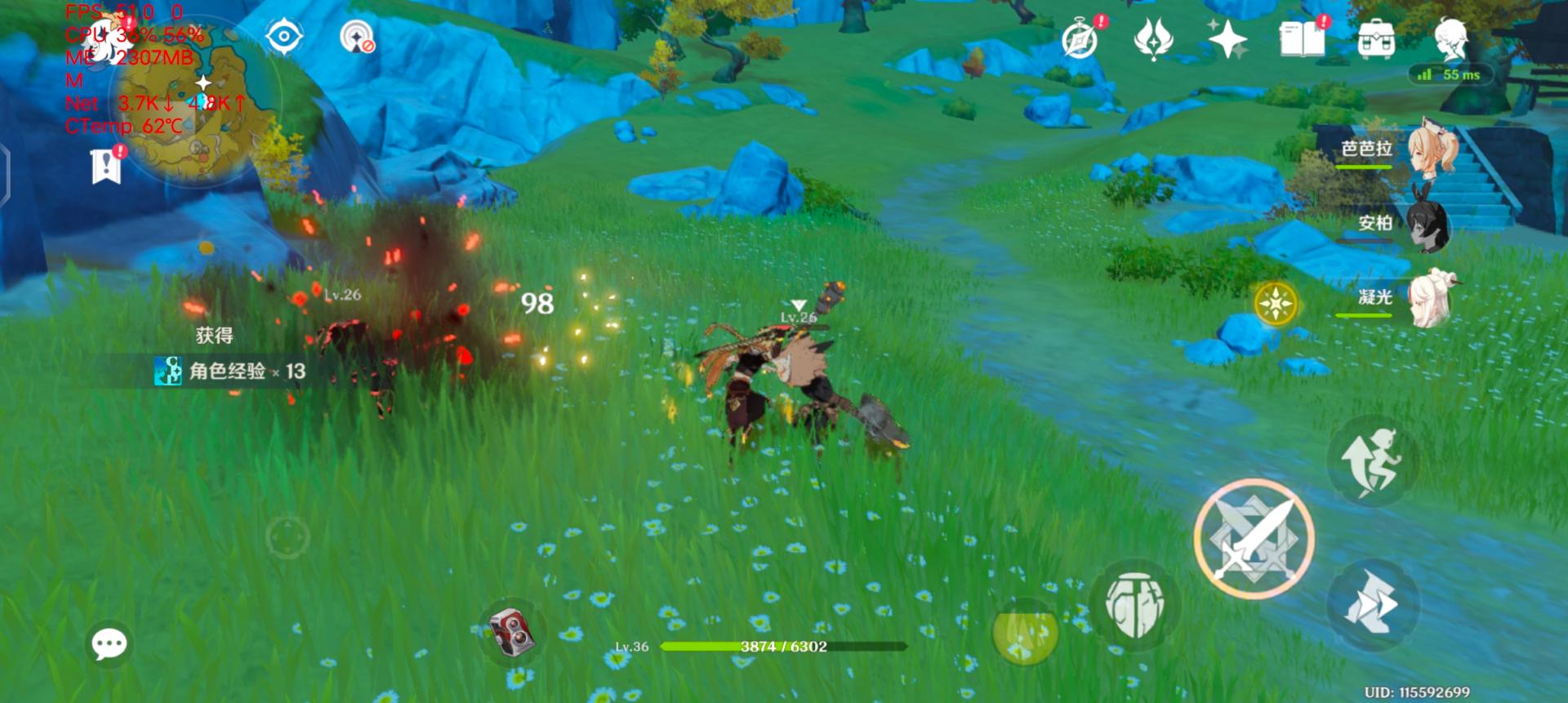
Task: Open the adventurer handbook book icon
Action: 1302,39
